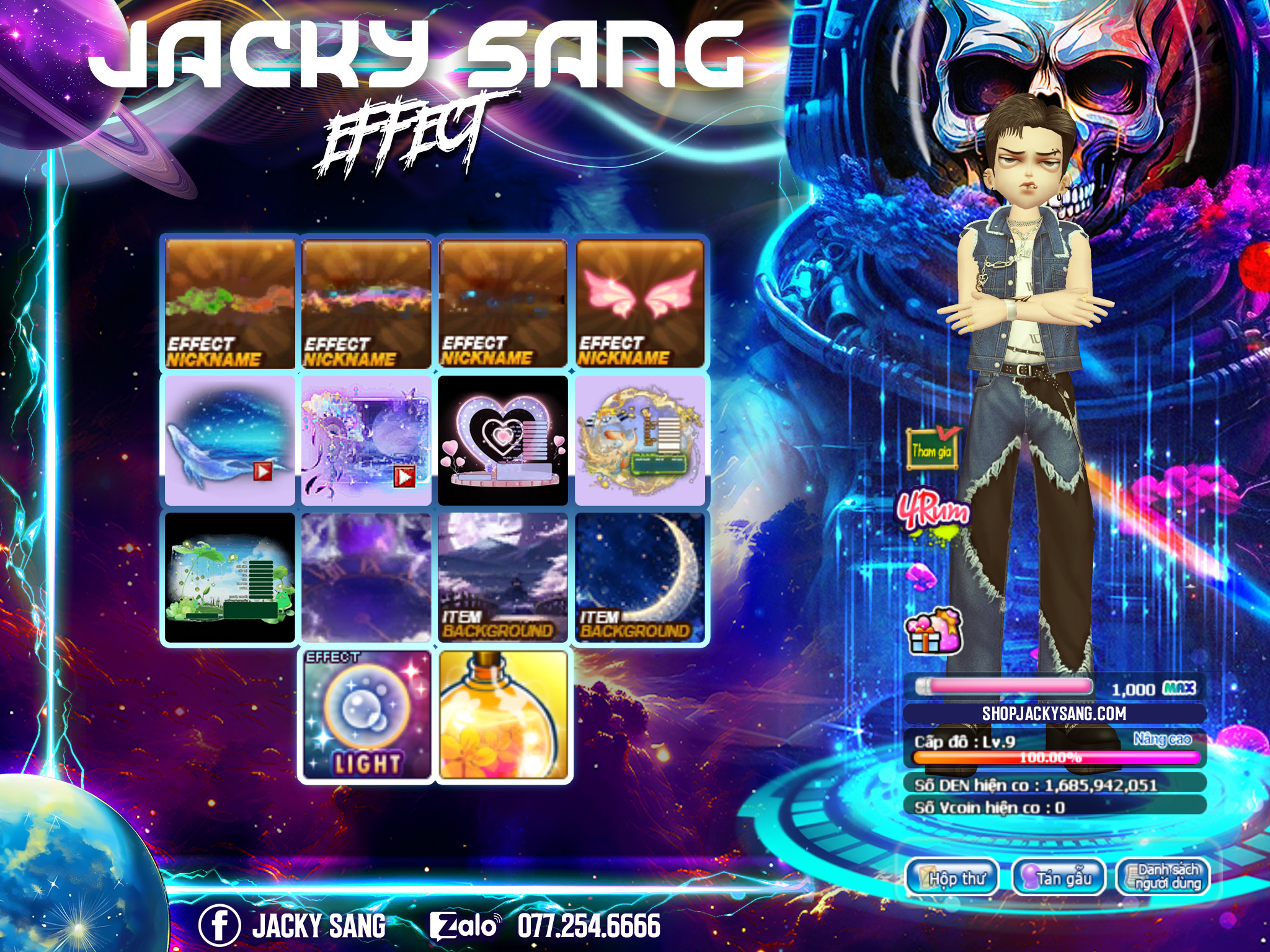The width and height of the screenshot is (1270, 952).
Task: Choose the blue whale item tile
Action: [x=229, y=441]
